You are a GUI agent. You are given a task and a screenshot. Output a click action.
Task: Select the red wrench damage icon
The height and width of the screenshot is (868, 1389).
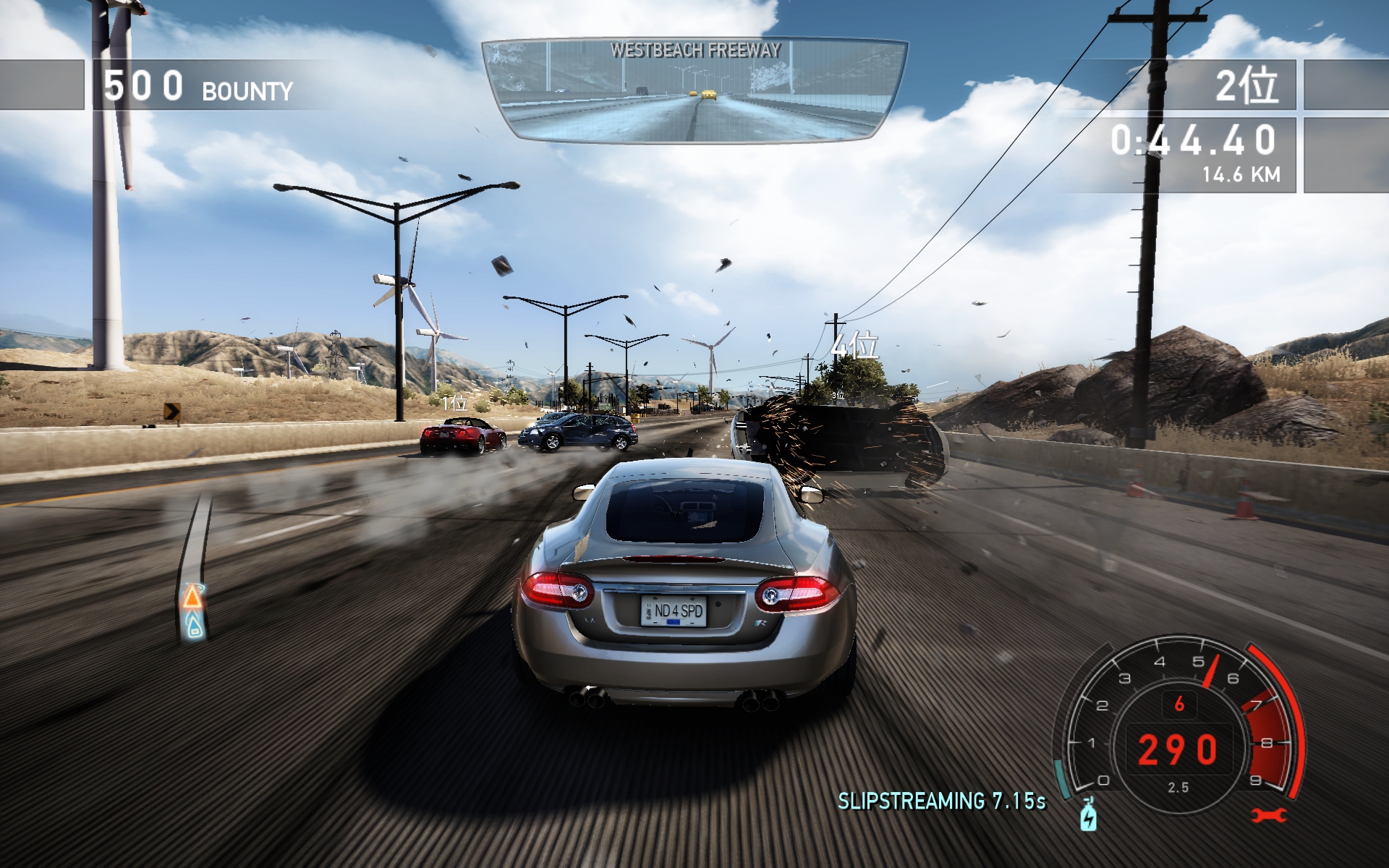tap(1268, 815)
